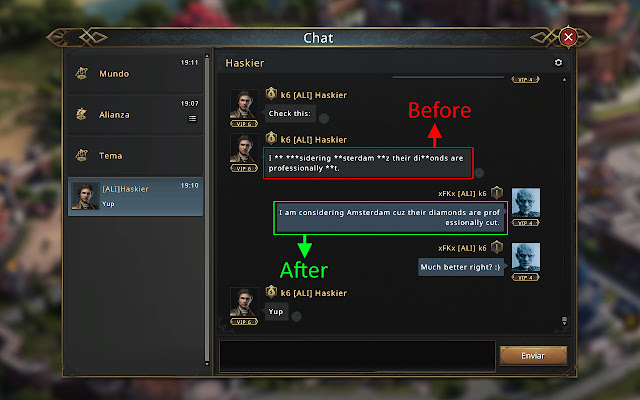This screenshot has width=640, height=400.
Task: Open chat settings gear icon
Action: pos(558,63)
